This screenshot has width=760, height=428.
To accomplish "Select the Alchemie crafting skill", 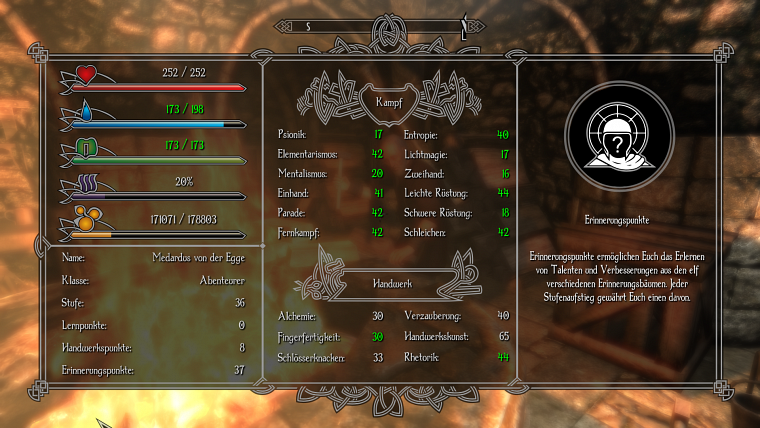I will pyautogui.click(x=330, y=316).
